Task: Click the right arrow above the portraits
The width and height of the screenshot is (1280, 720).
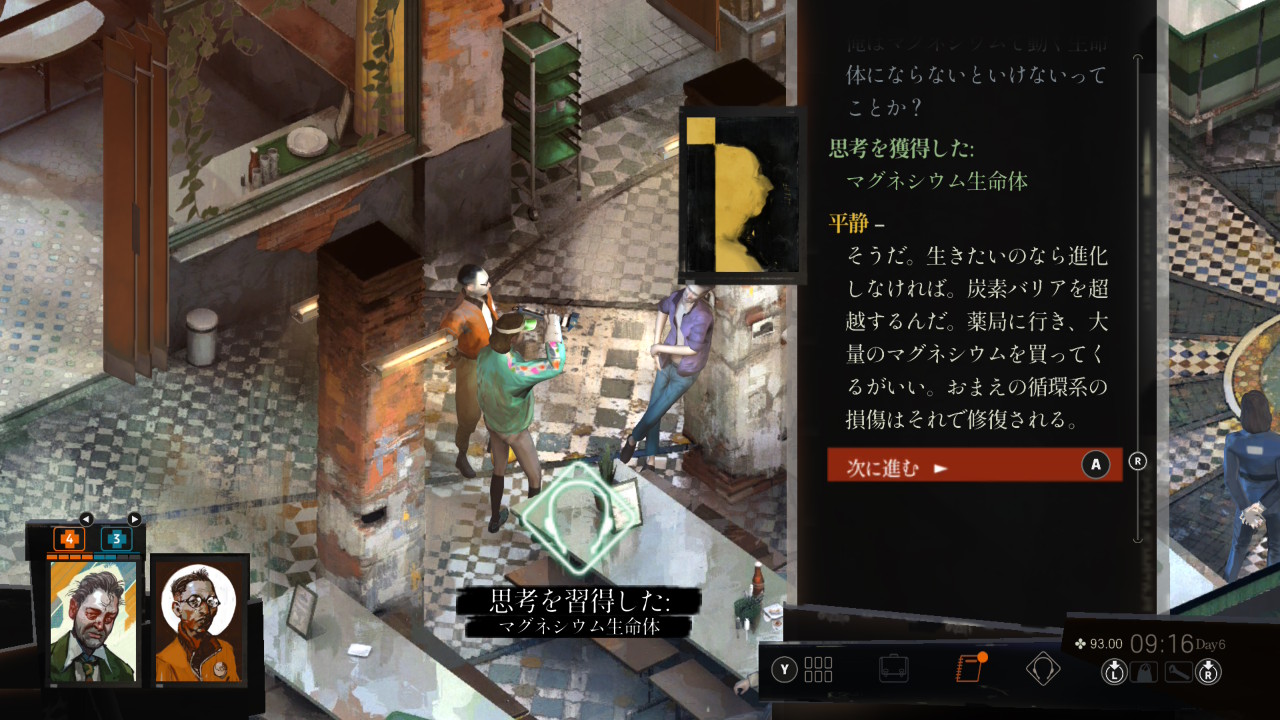Action: coord(134,519)
